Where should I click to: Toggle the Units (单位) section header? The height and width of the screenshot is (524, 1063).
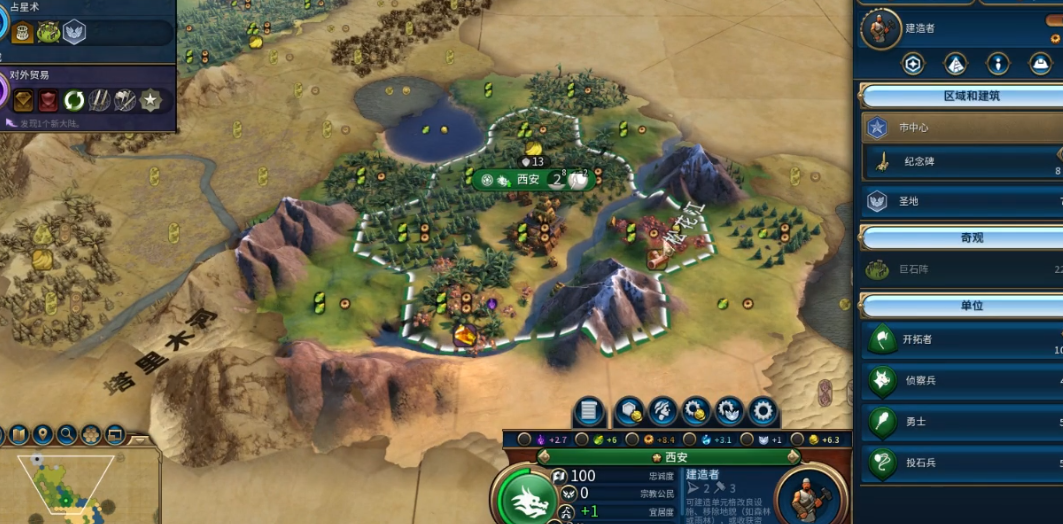960,305
